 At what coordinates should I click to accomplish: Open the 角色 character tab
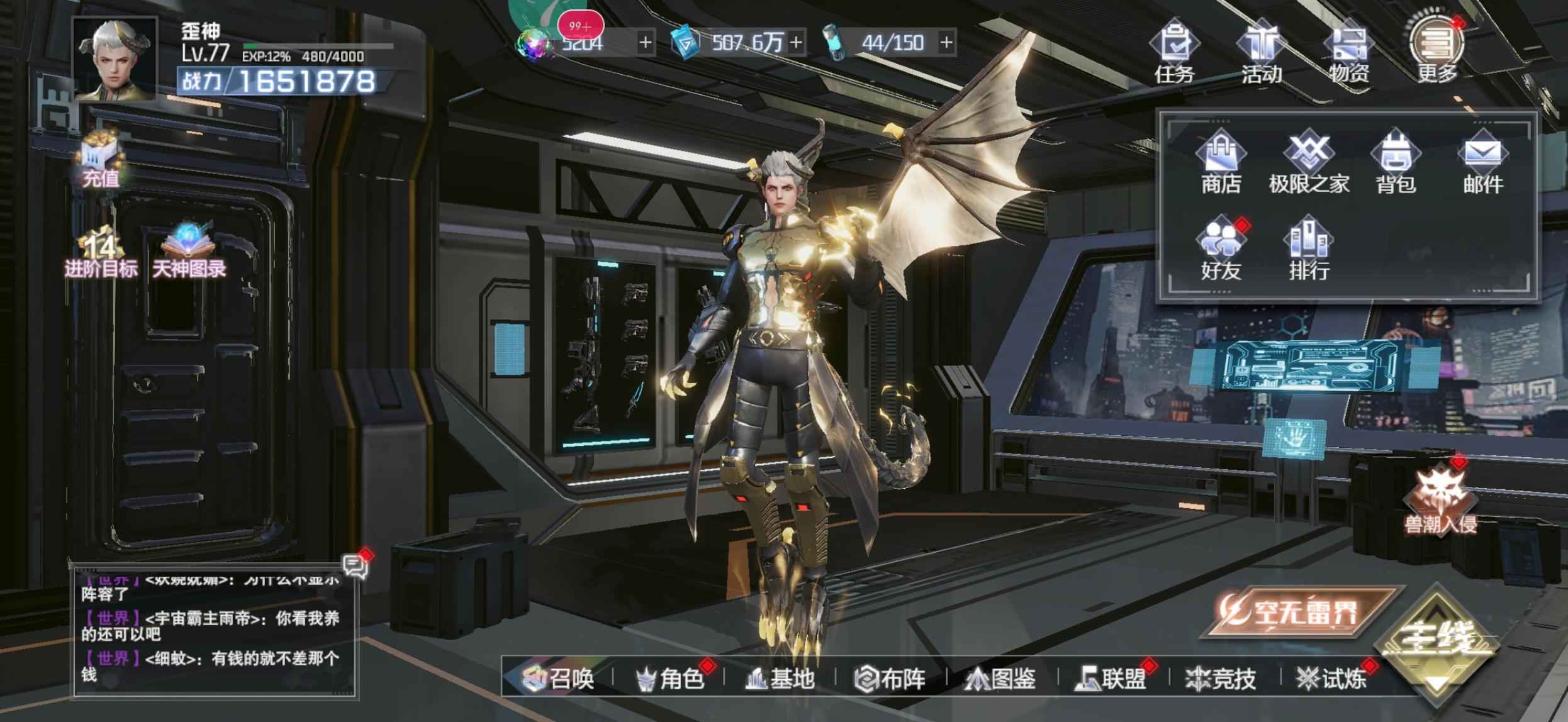coord(669,679)
